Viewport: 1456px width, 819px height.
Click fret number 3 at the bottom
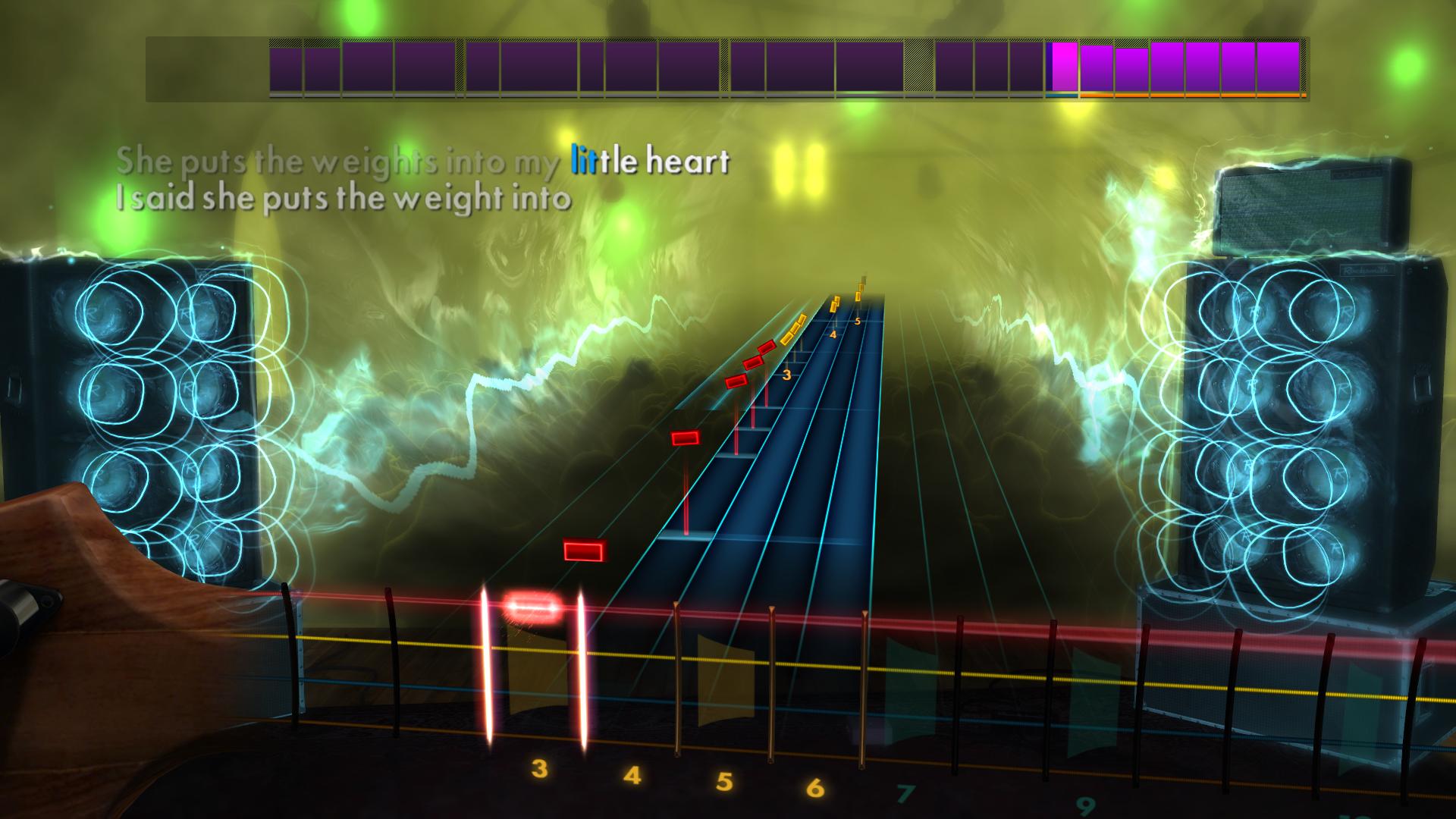click(x=540, y=770)
